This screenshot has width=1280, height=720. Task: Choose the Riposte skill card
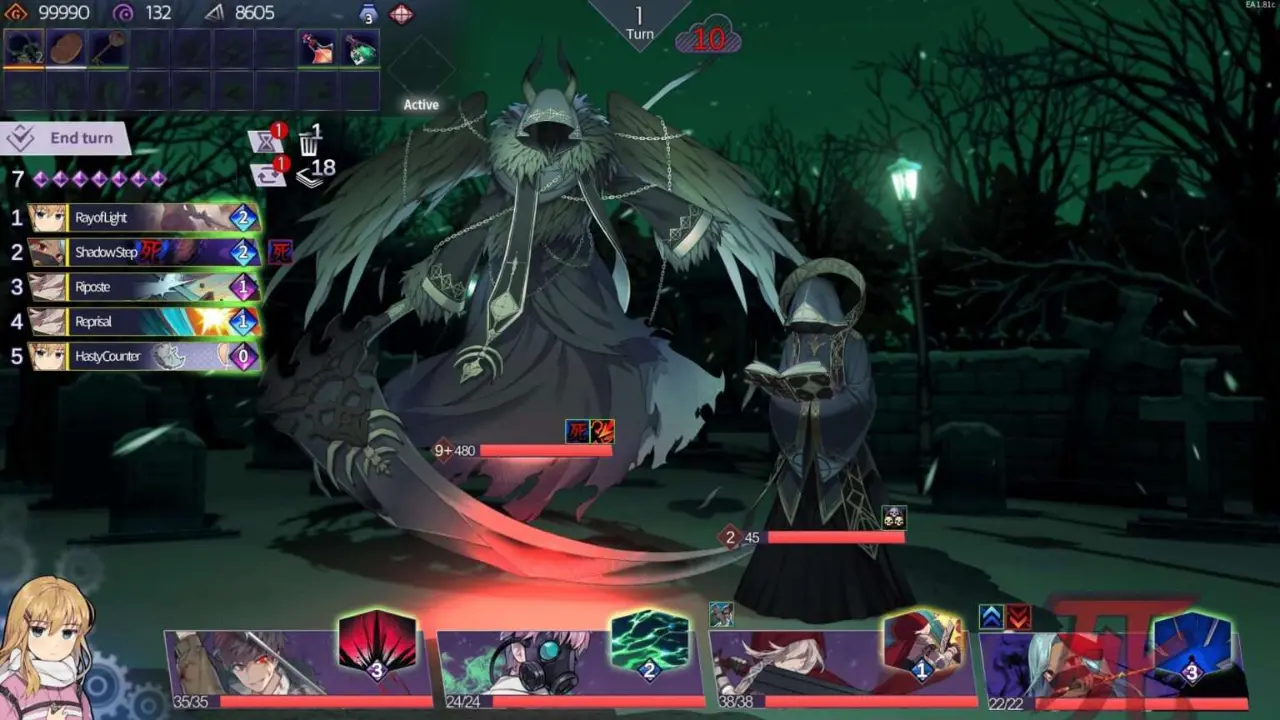click(146, 287)
